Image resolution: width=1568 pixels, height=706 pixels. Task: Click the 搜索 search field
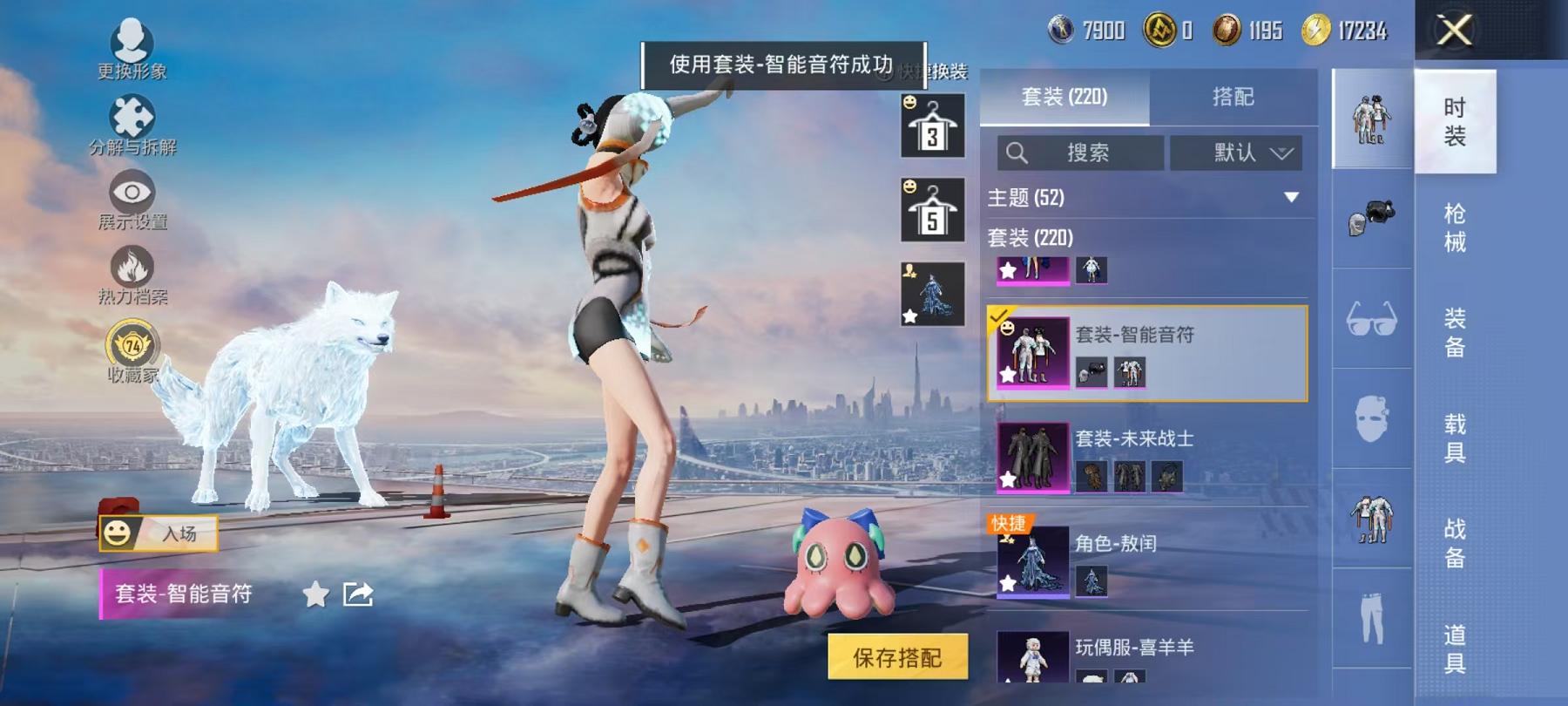(1080, 153)
